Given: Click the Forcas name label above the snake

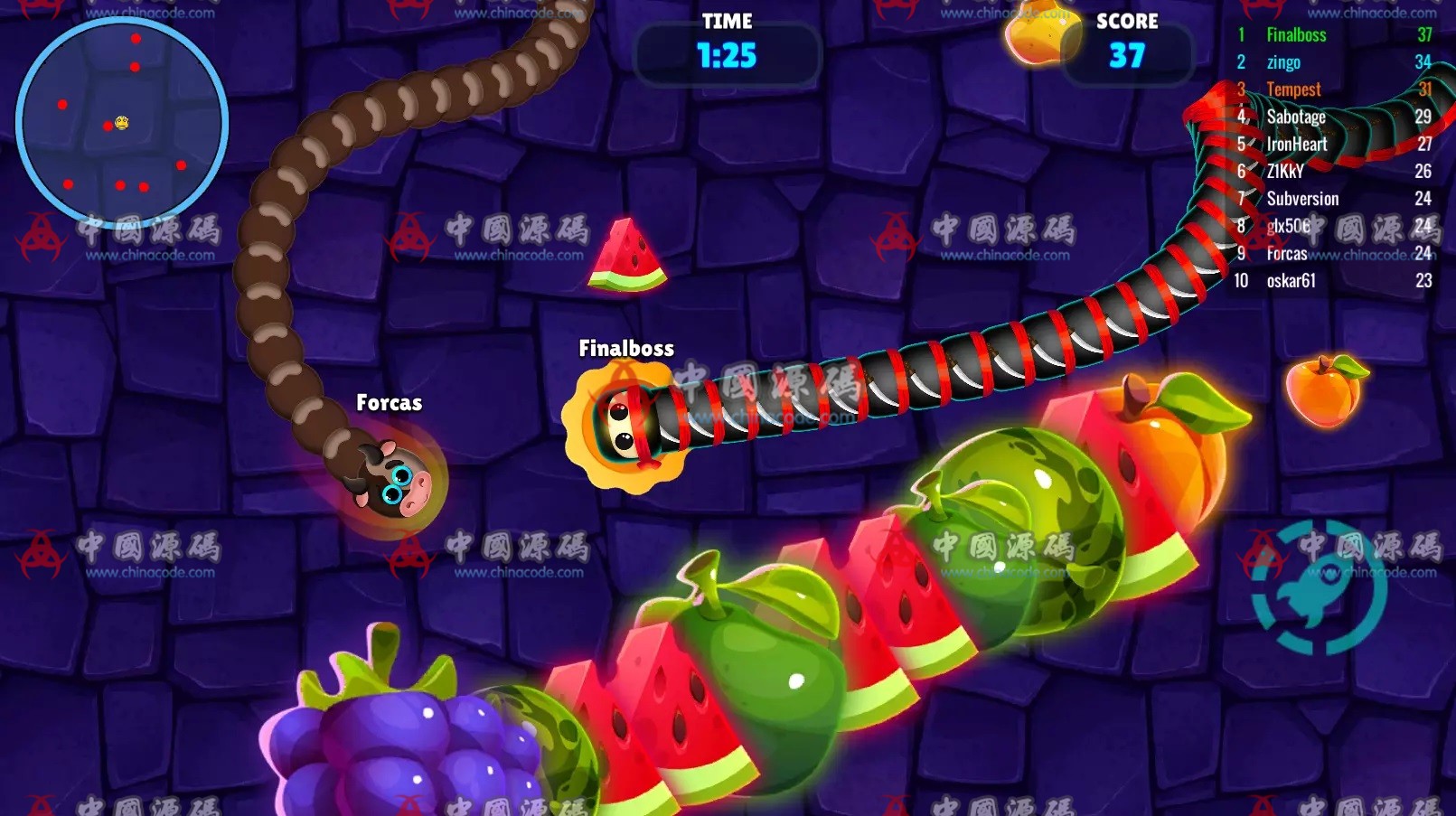Looking at the screenshot, I should tap(389, 402).
